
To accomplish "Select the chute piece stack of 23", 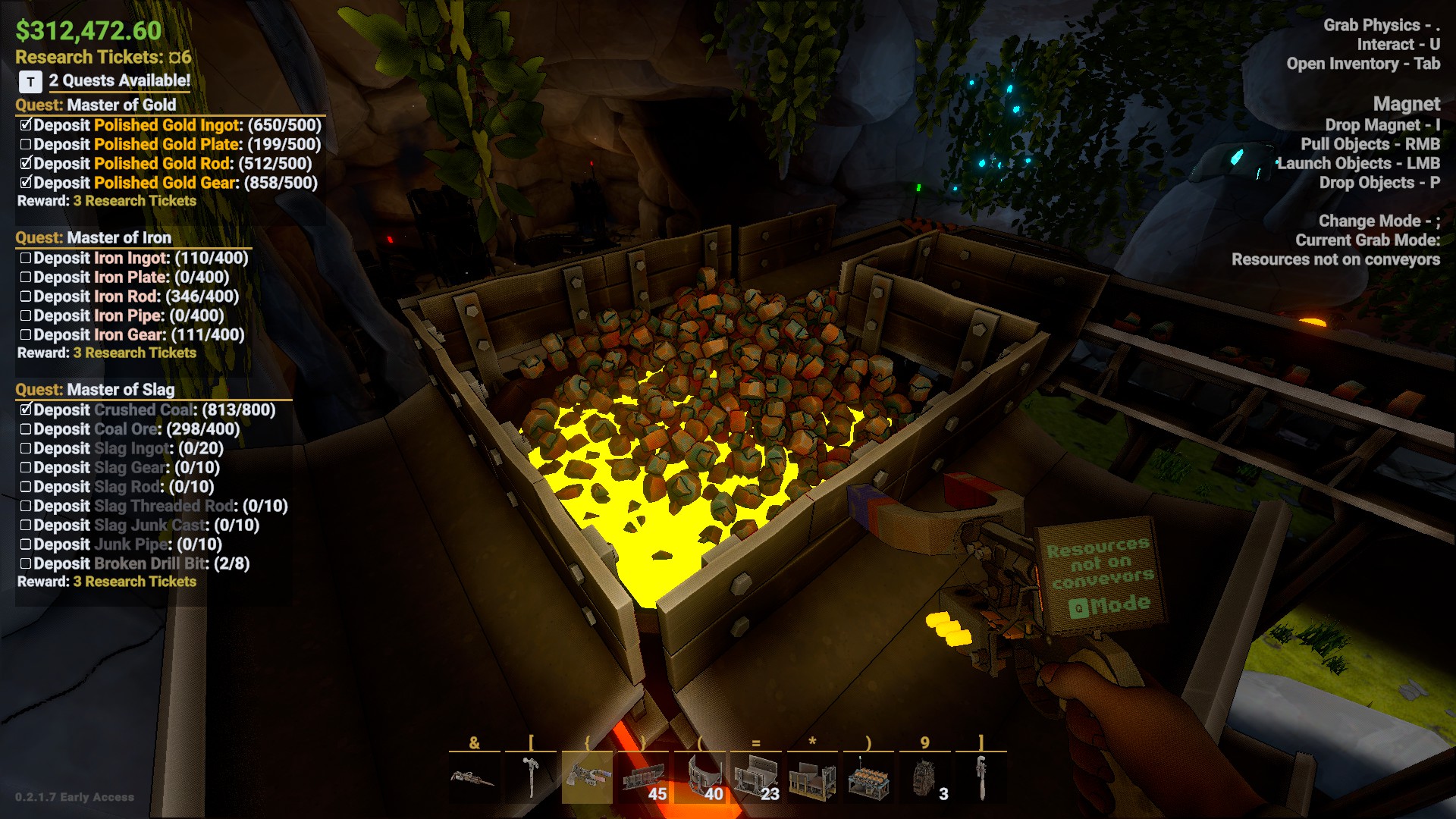I will click(755, 778).
